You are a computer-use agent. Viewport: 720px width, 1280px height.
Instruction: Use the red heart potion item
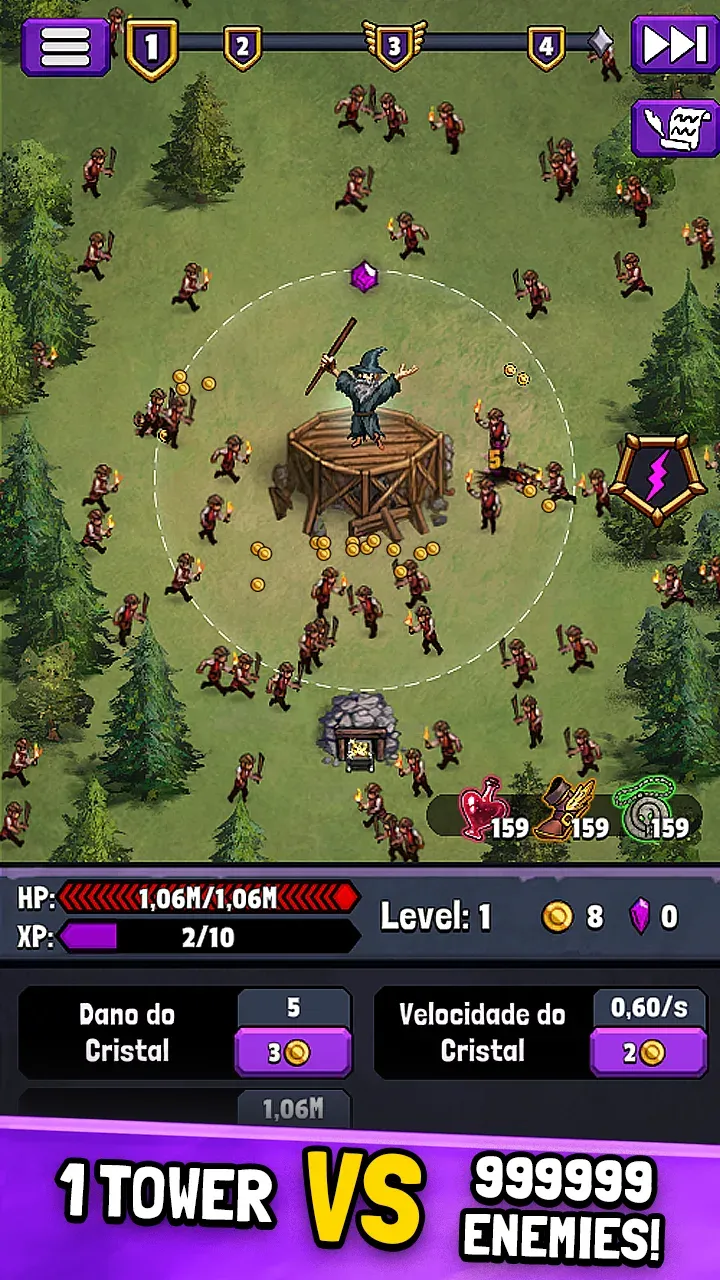(x=485, y=808)
